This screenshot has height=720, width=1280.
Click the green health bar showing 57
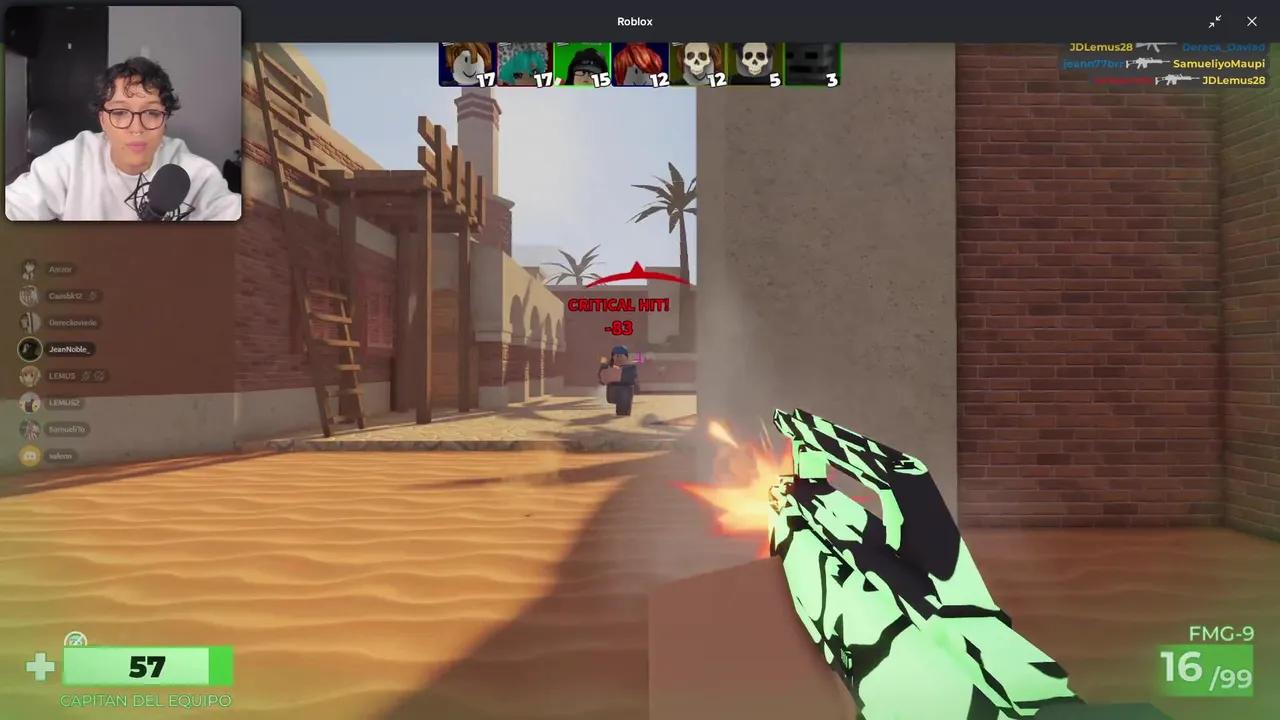[148, 667]
